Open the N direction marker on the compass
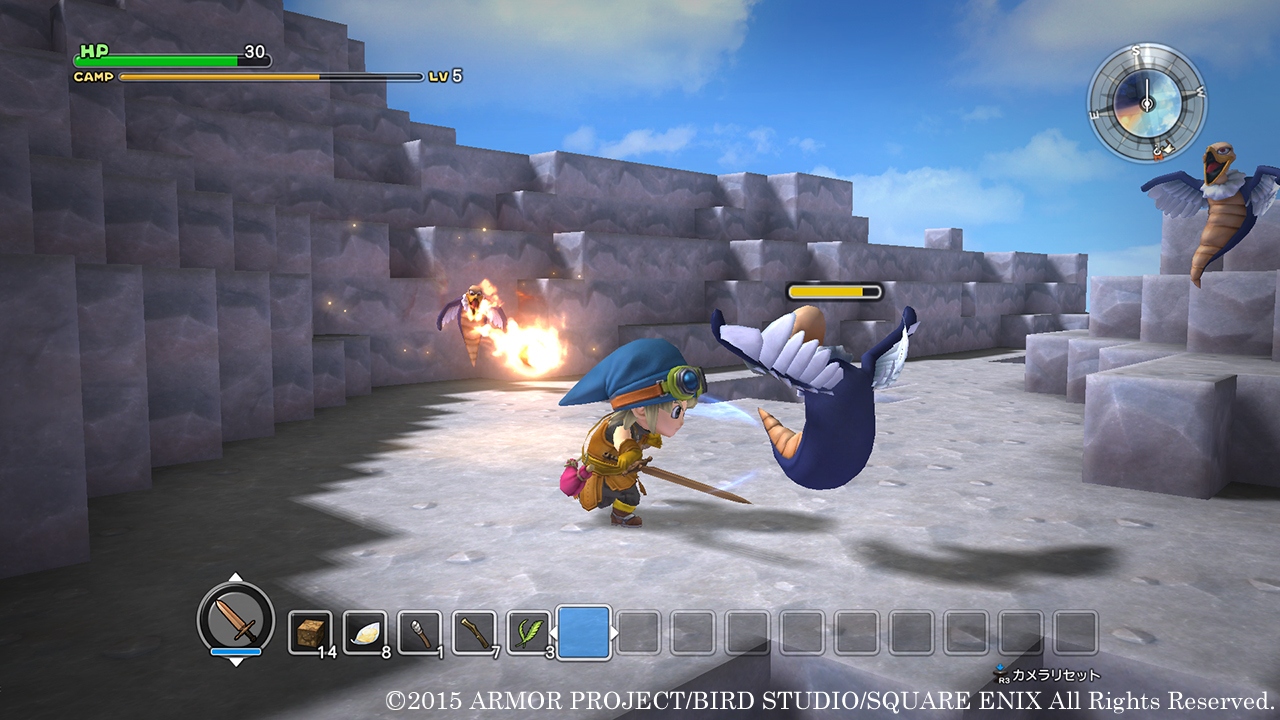The width and height of the screenshot is (1280, 720). pos(1156,152)
